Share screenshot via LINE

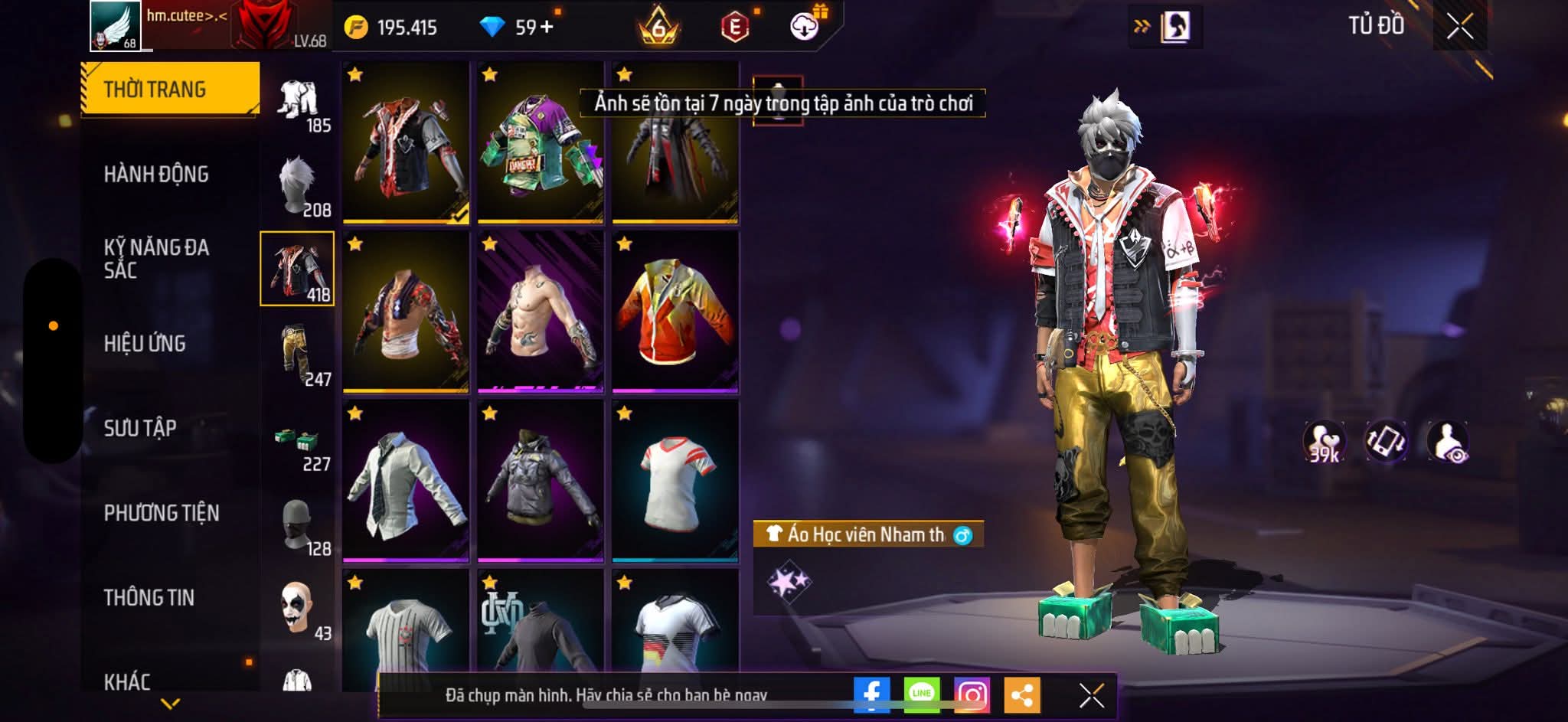[922, 694]
